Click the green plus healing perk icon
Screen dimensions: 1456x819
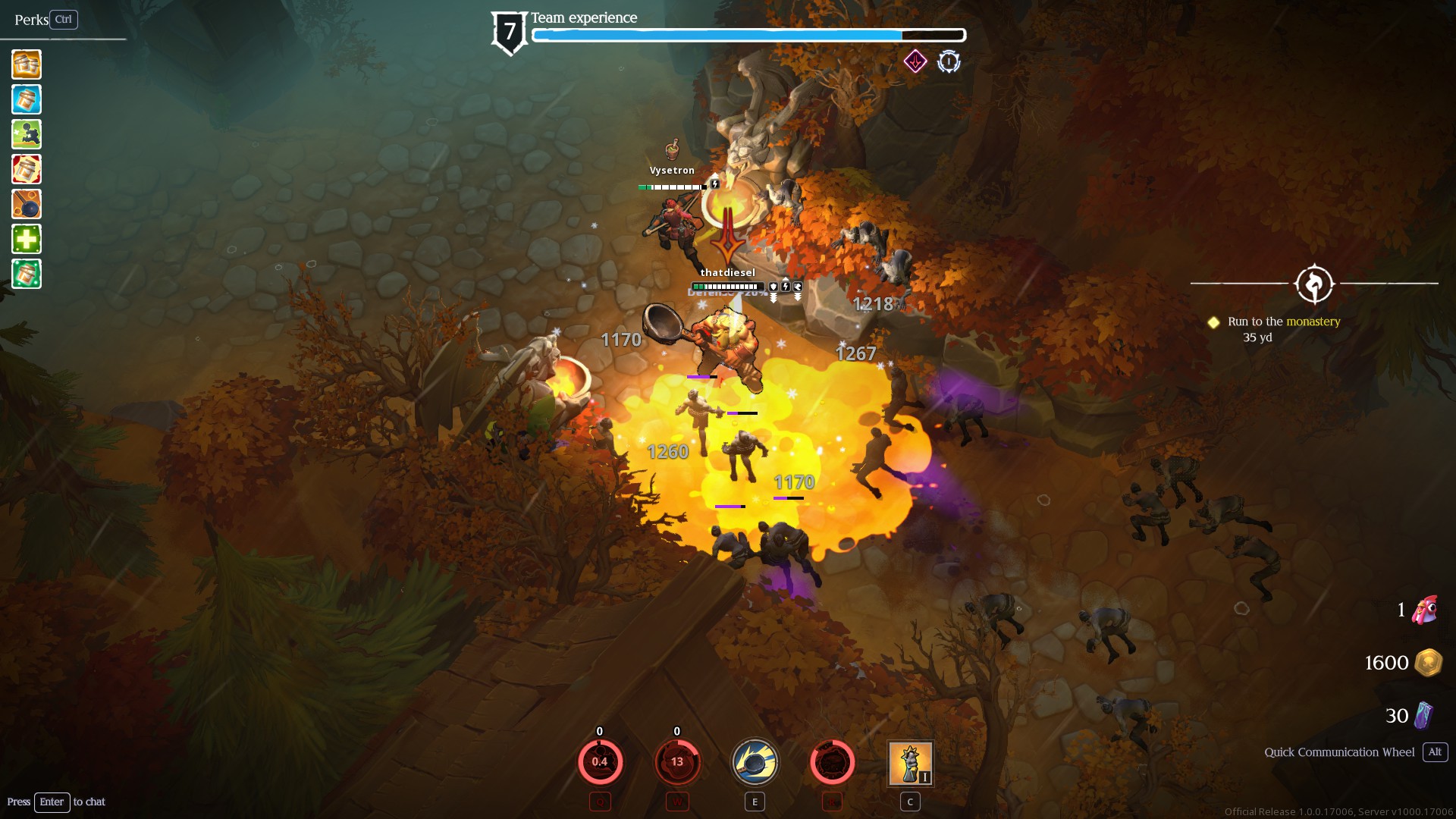pyautogui.click(x=26, y=239)
